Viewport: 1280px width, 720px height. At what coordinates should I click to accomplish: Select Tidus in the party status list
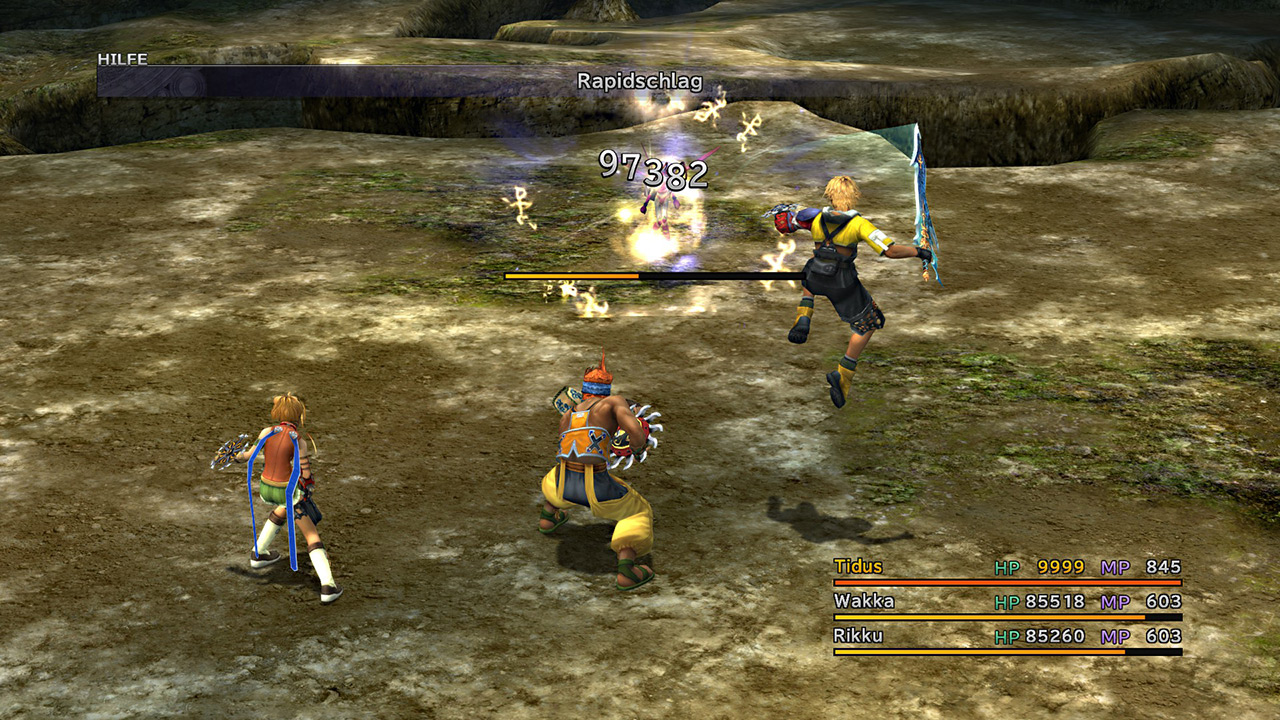click(858, 567)
